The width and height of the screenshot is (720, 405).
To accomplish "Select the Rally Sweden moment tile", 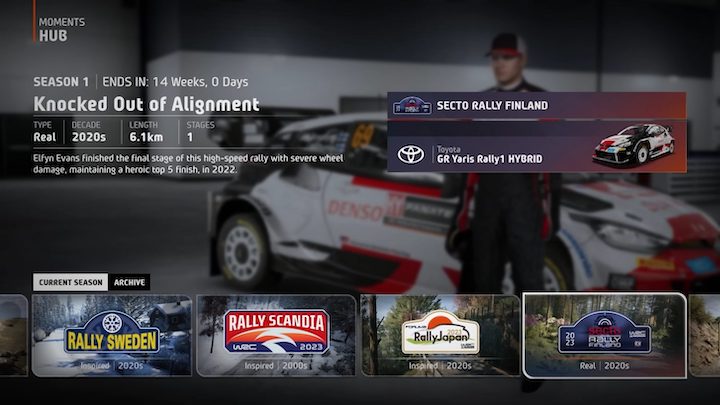I will click(112, 335).
